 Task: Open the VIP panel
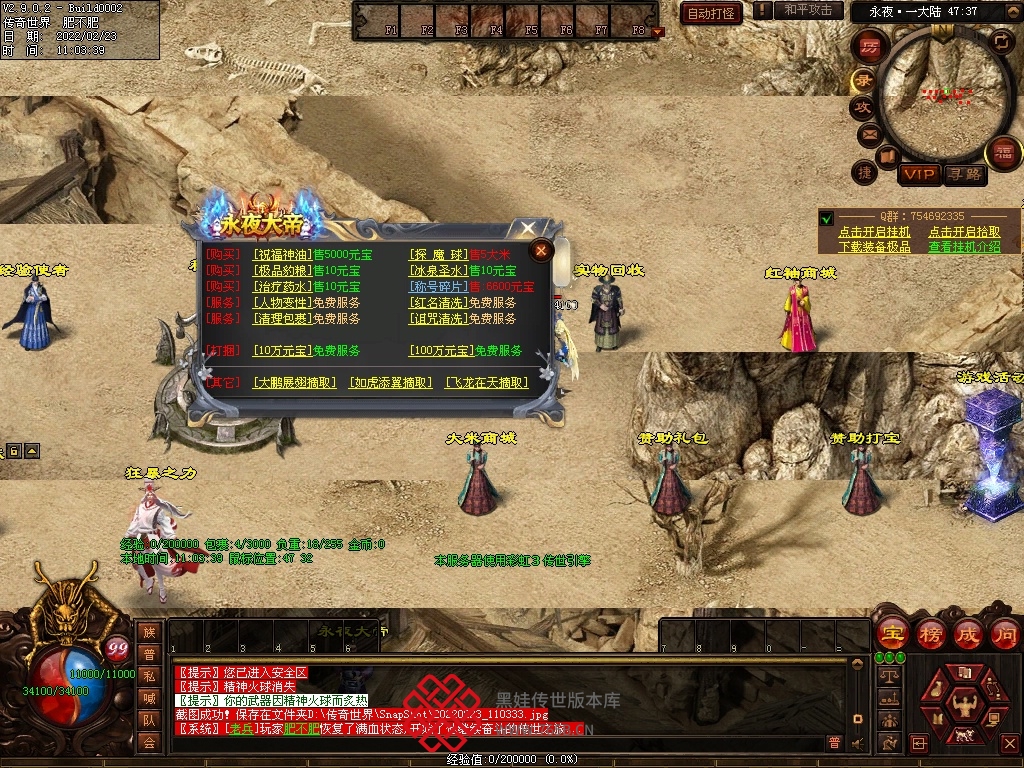tap(918, 174)
